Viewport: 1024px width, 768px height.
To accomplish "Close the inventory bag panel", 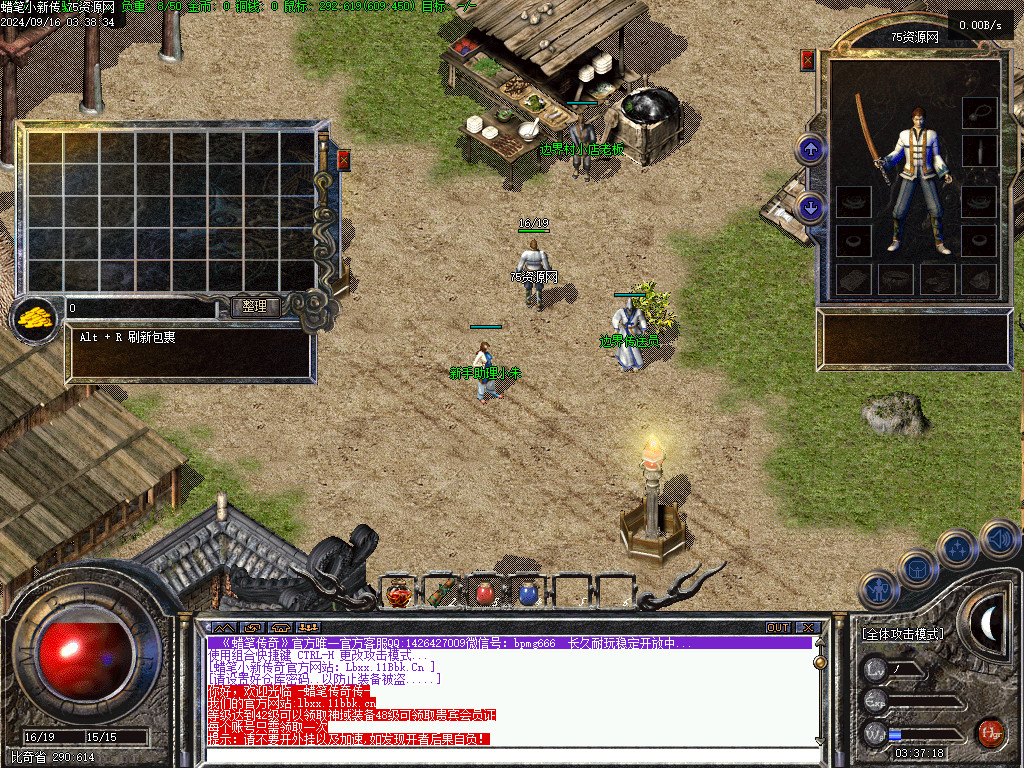I will [344, 160].
